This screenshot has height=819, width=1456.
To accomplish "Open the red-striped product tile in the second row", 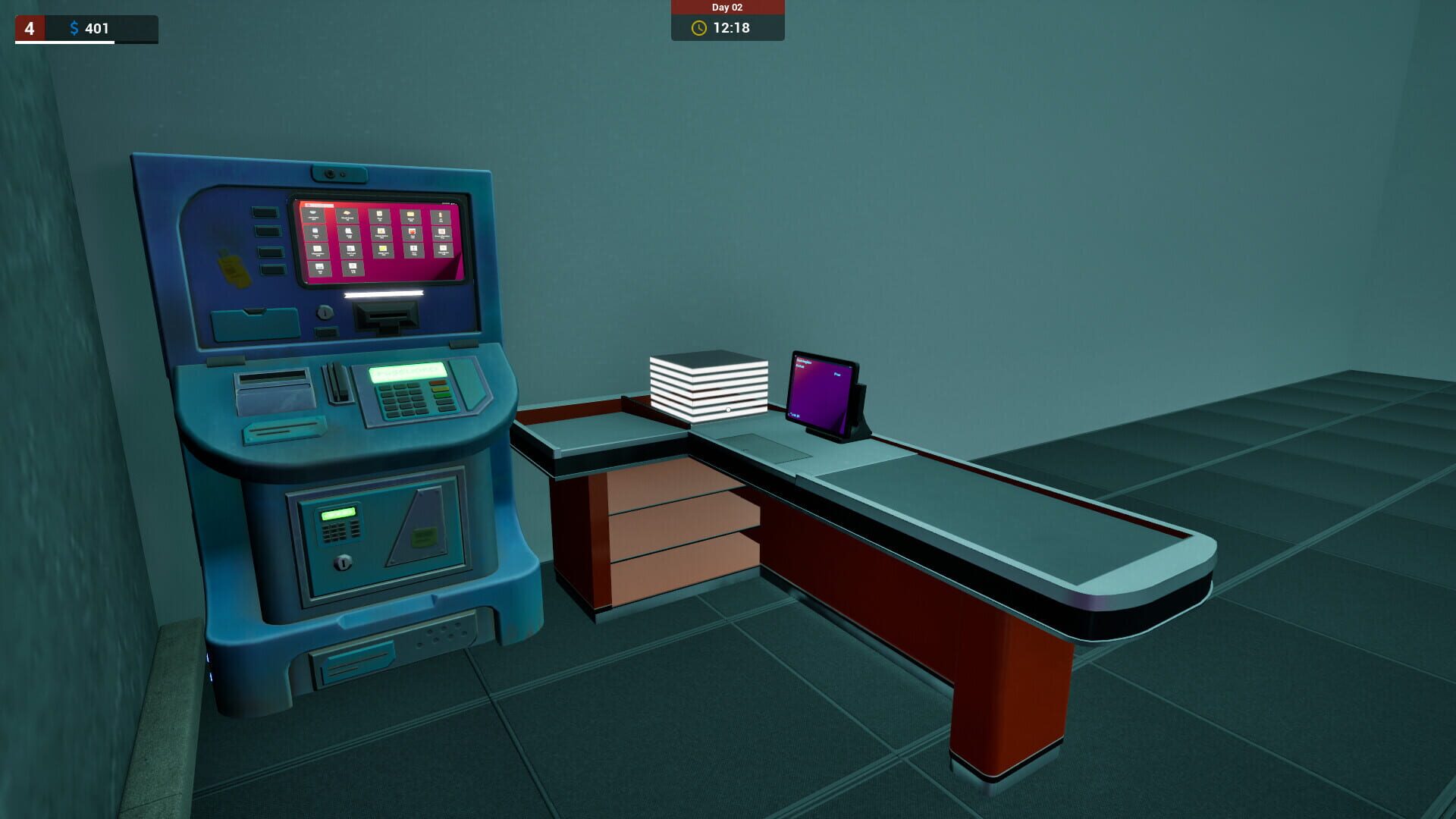I will point(413,232).
